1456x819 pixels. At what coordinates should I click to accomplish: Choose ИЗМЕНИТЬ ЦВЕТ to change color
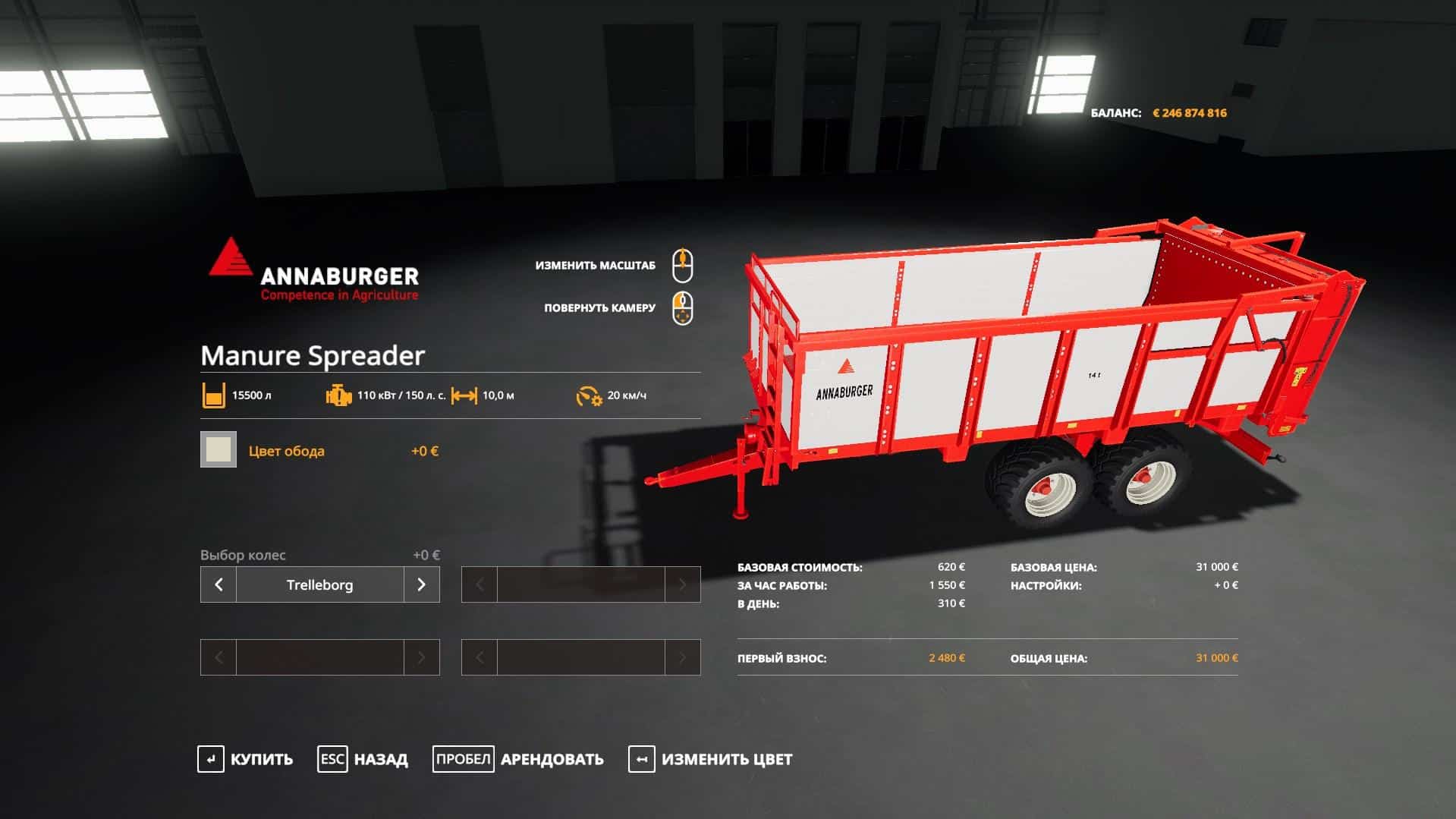(711, 759)
